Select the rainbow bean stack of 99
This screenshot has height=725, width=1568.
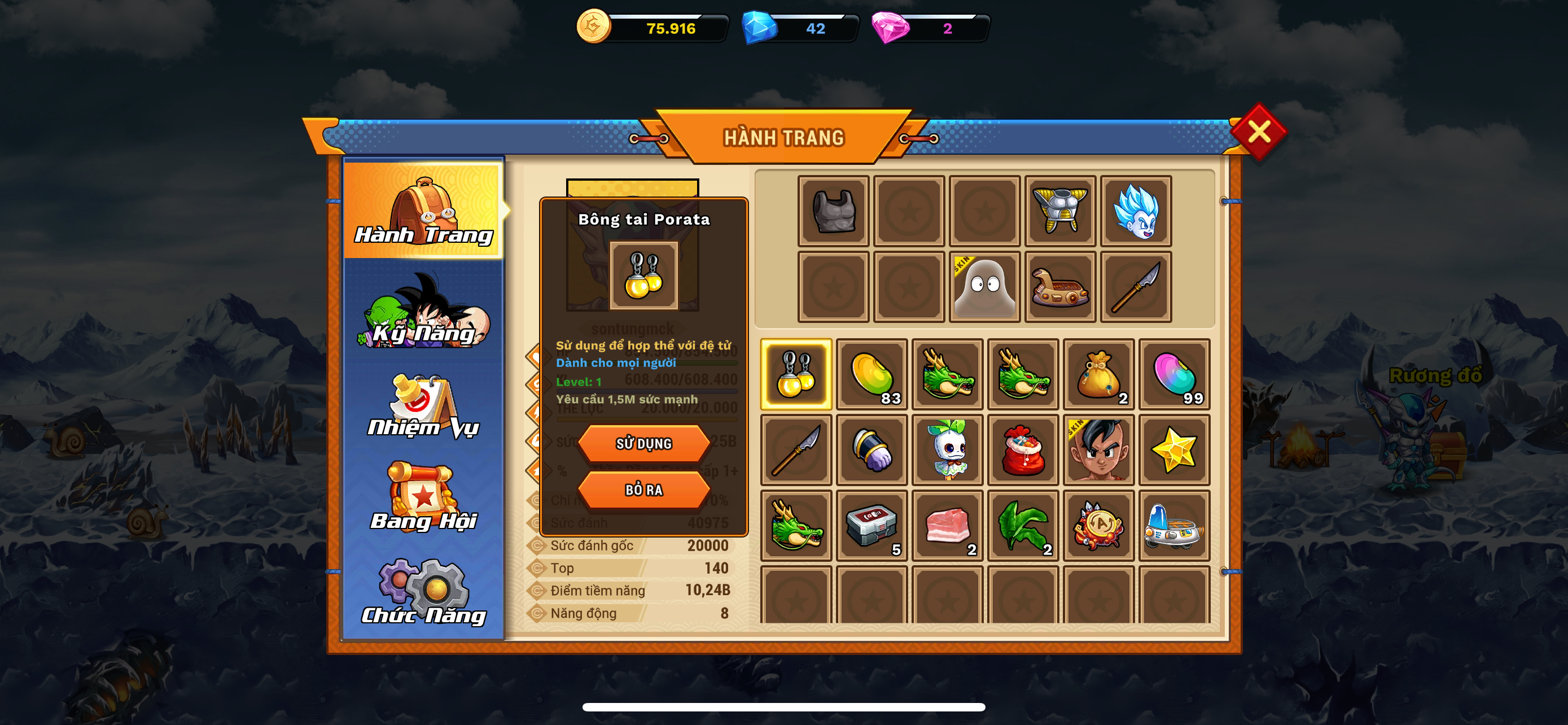tap(1174, 374)
